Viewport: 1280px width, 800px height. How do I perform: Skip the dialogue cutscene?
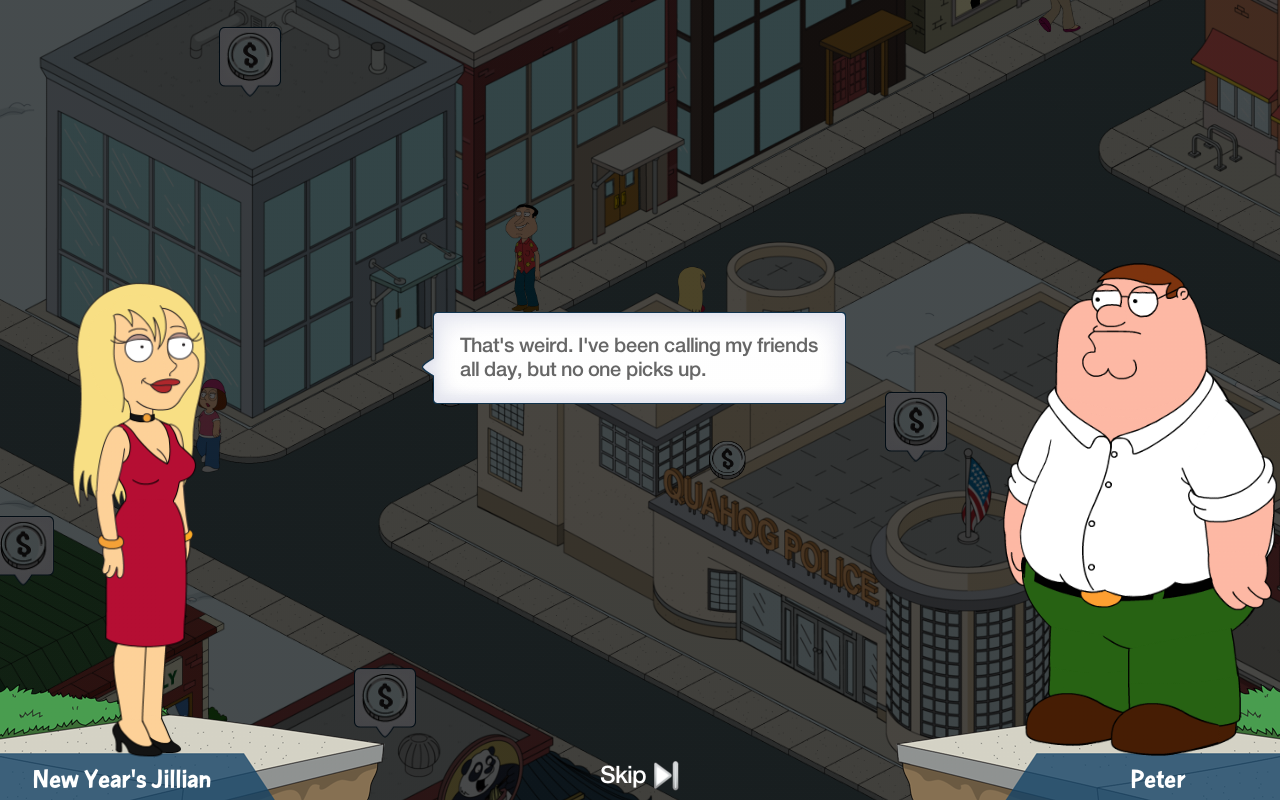coord(639,775)
